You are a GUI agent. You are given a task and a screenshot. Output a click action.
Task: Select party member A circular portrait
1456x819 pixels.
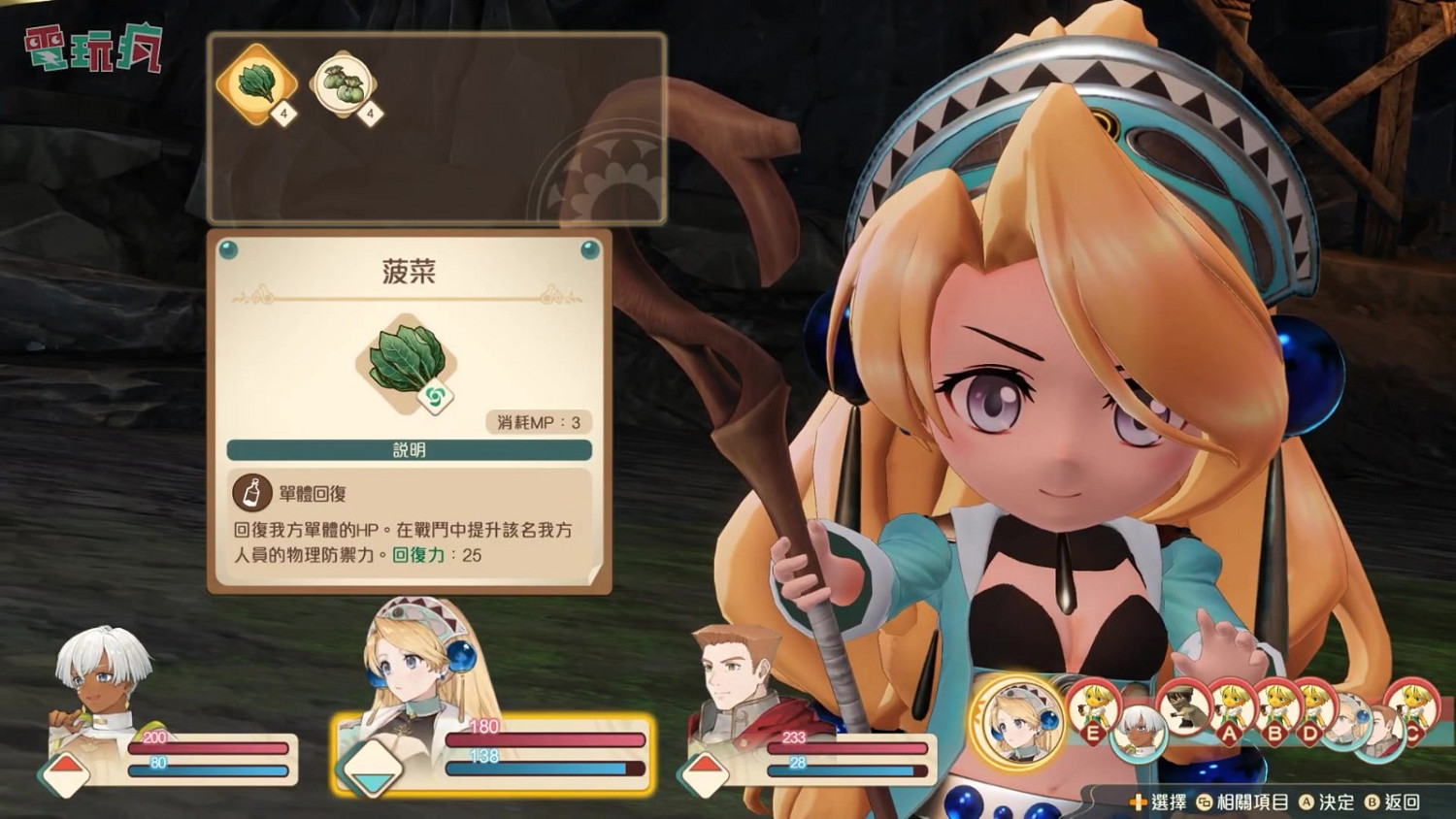(x=1231, y=703)
